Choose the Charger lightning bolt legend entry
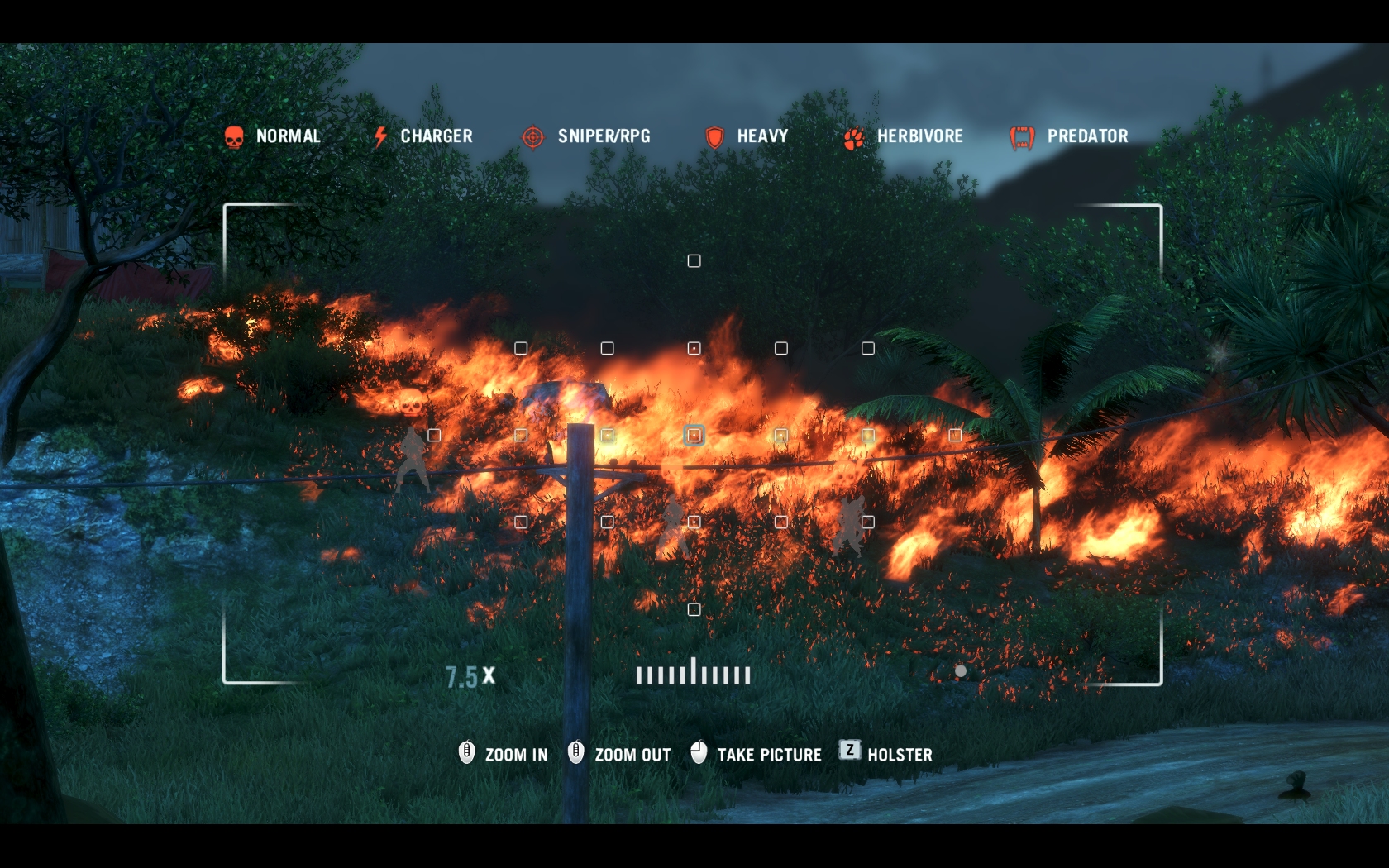 click(x=422, y=136)
